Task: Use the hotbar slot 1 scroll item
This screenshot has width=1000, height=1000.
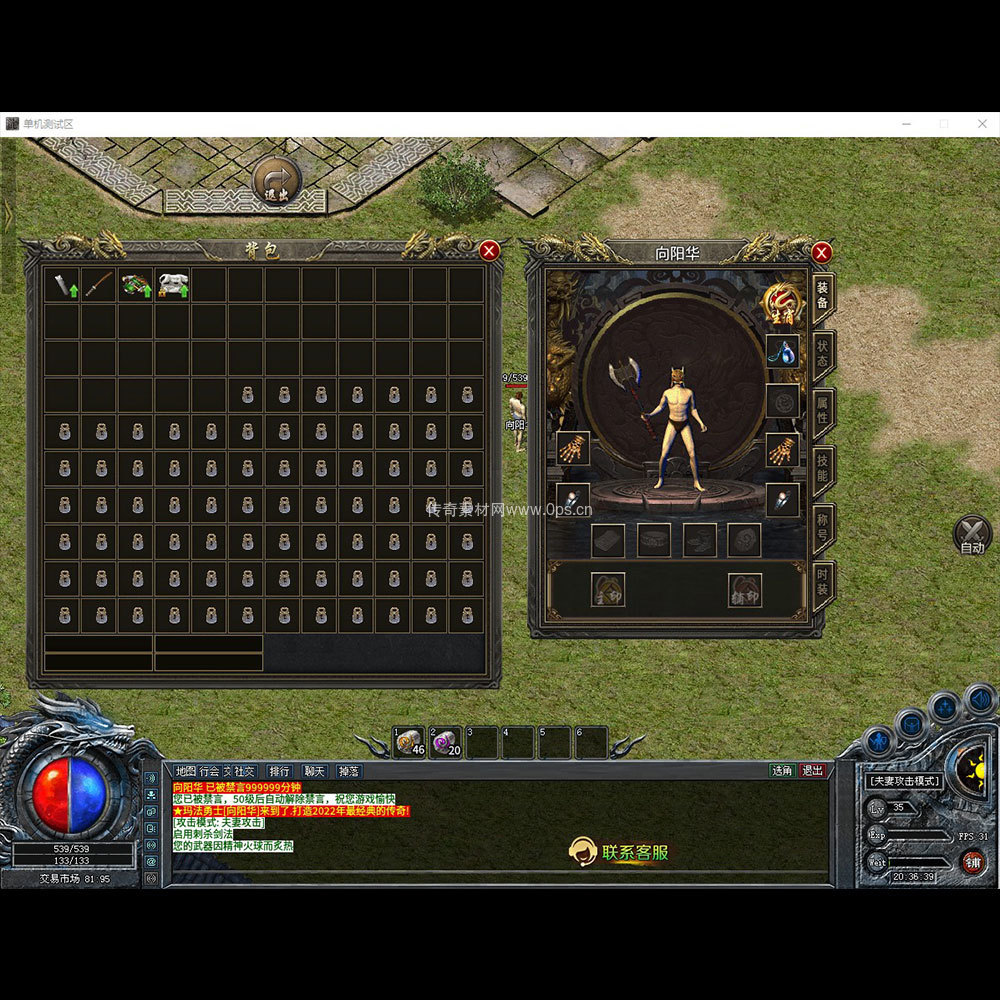Action: tap(409, 742)
